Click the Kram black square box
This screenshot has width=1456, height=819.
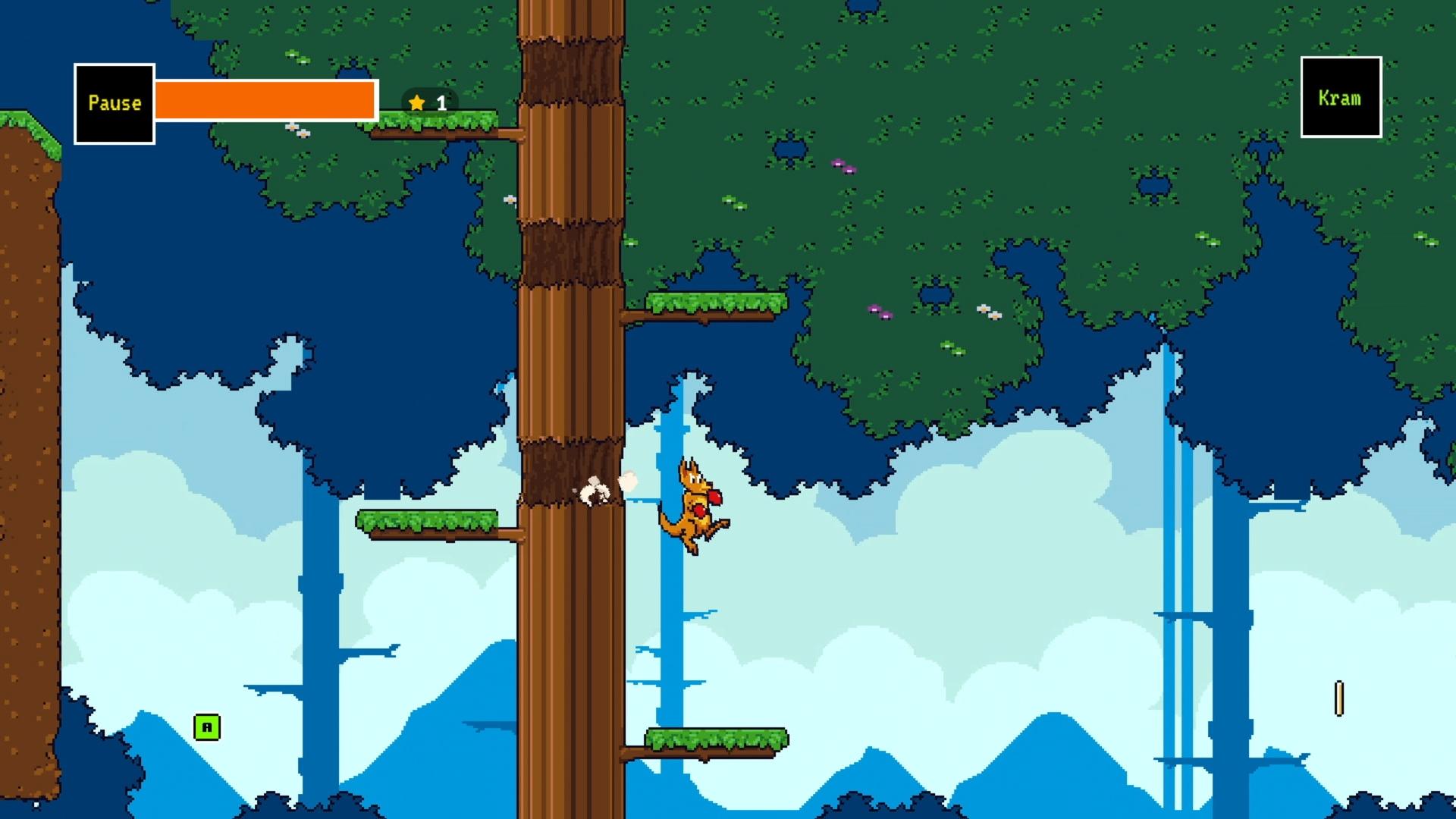click(1339, 99)
